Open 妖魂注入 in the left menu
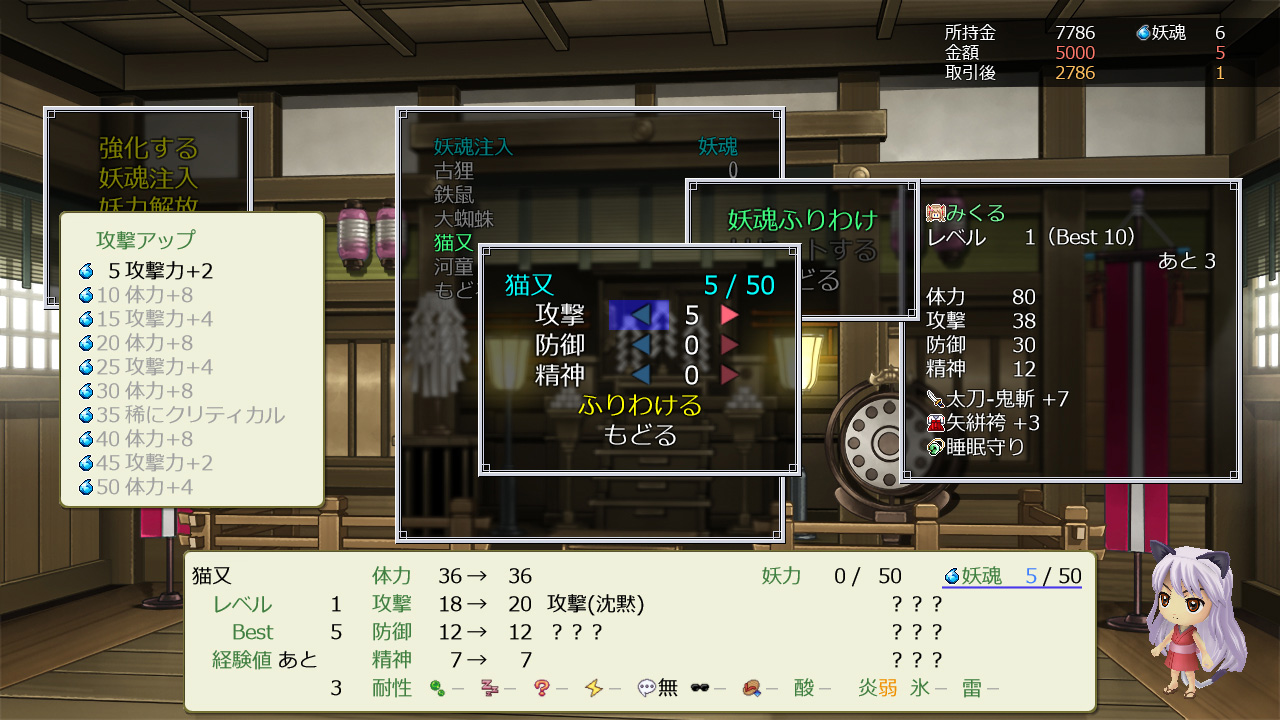 [x=149, y=179]
